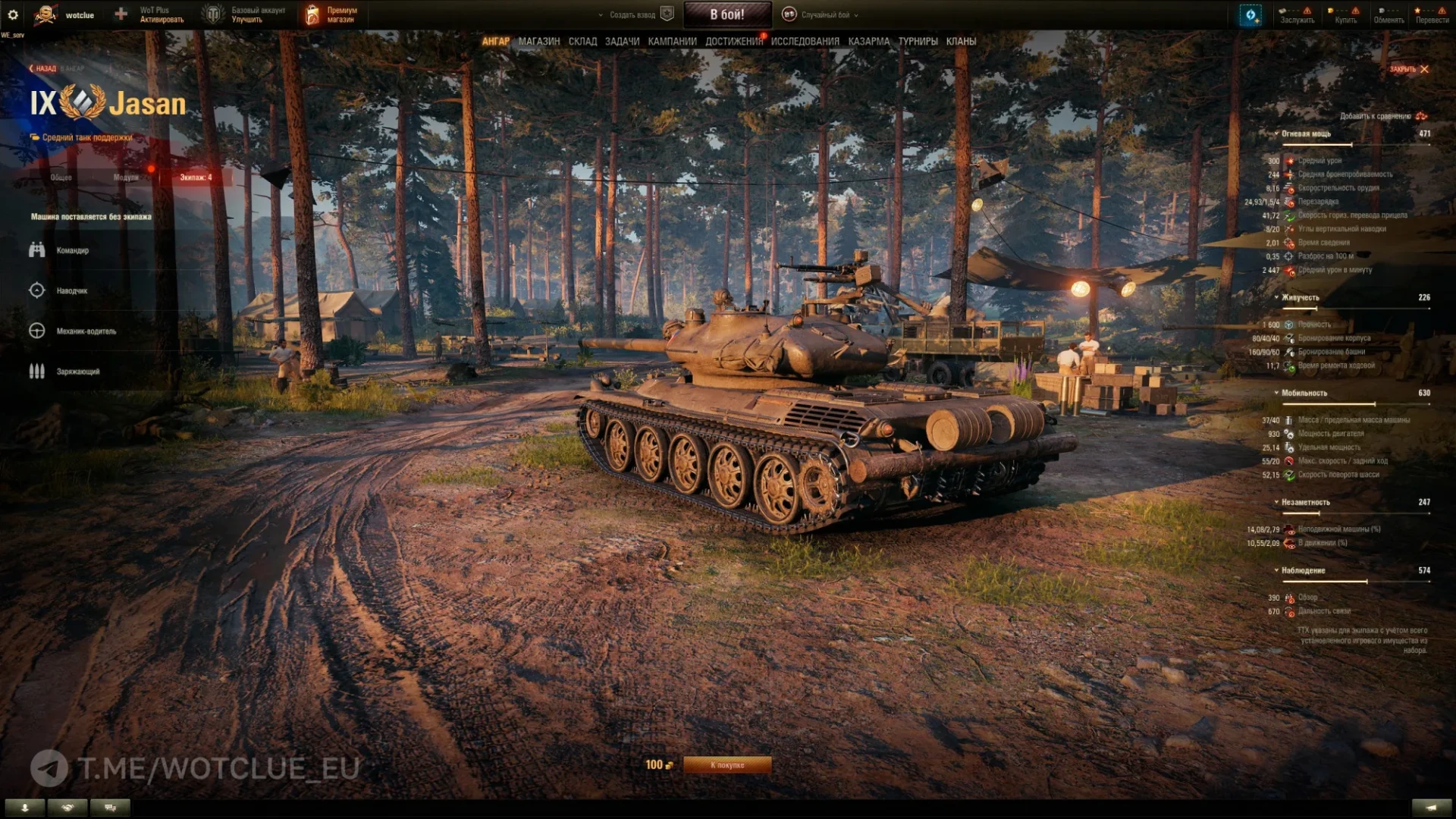Screen dimensions: 1456x819
Task: Open the ТУРНИРЫ tab
Action: pyautogui.click(x=918, y=42)
